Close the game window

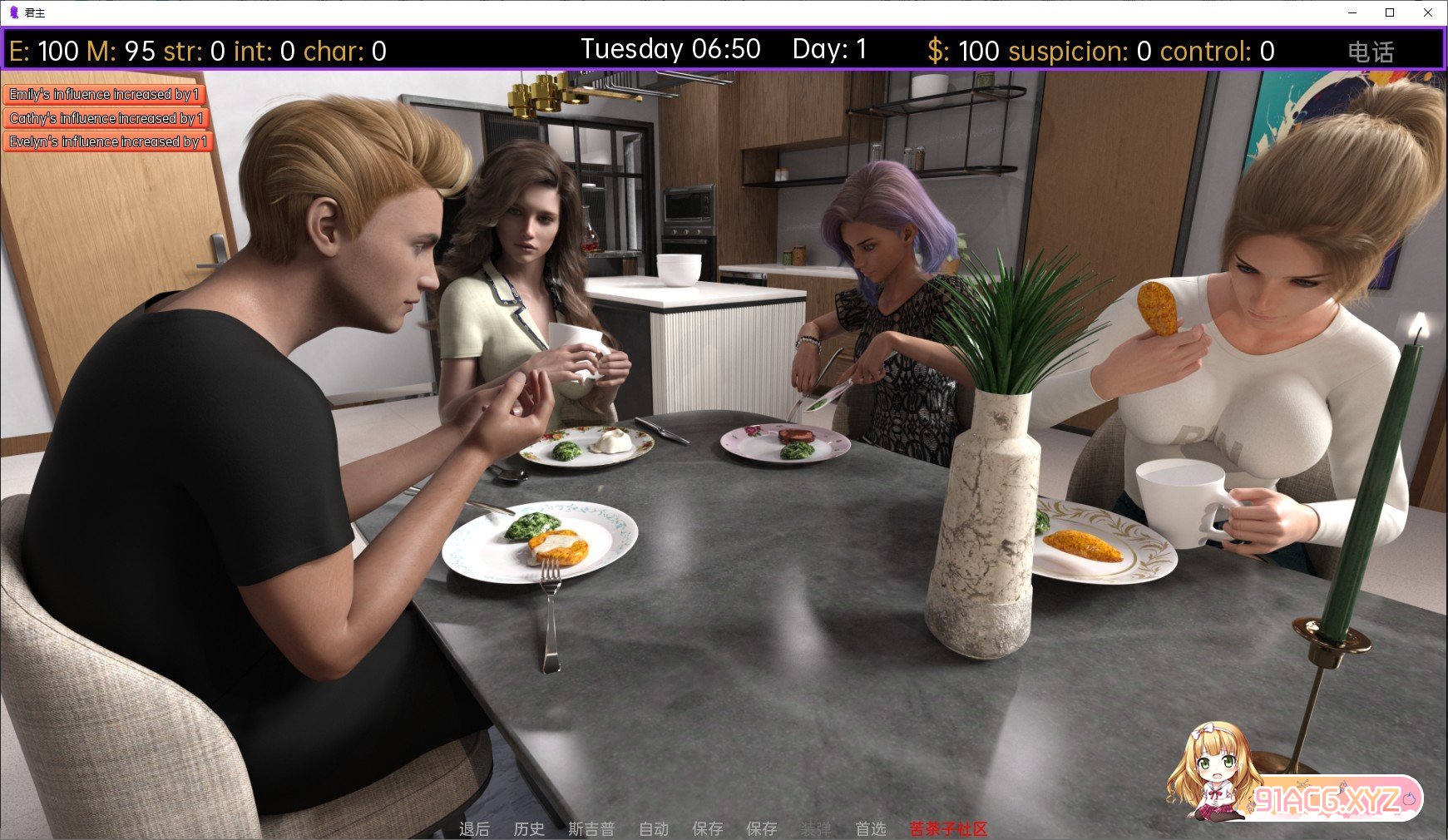[1428, 12]
